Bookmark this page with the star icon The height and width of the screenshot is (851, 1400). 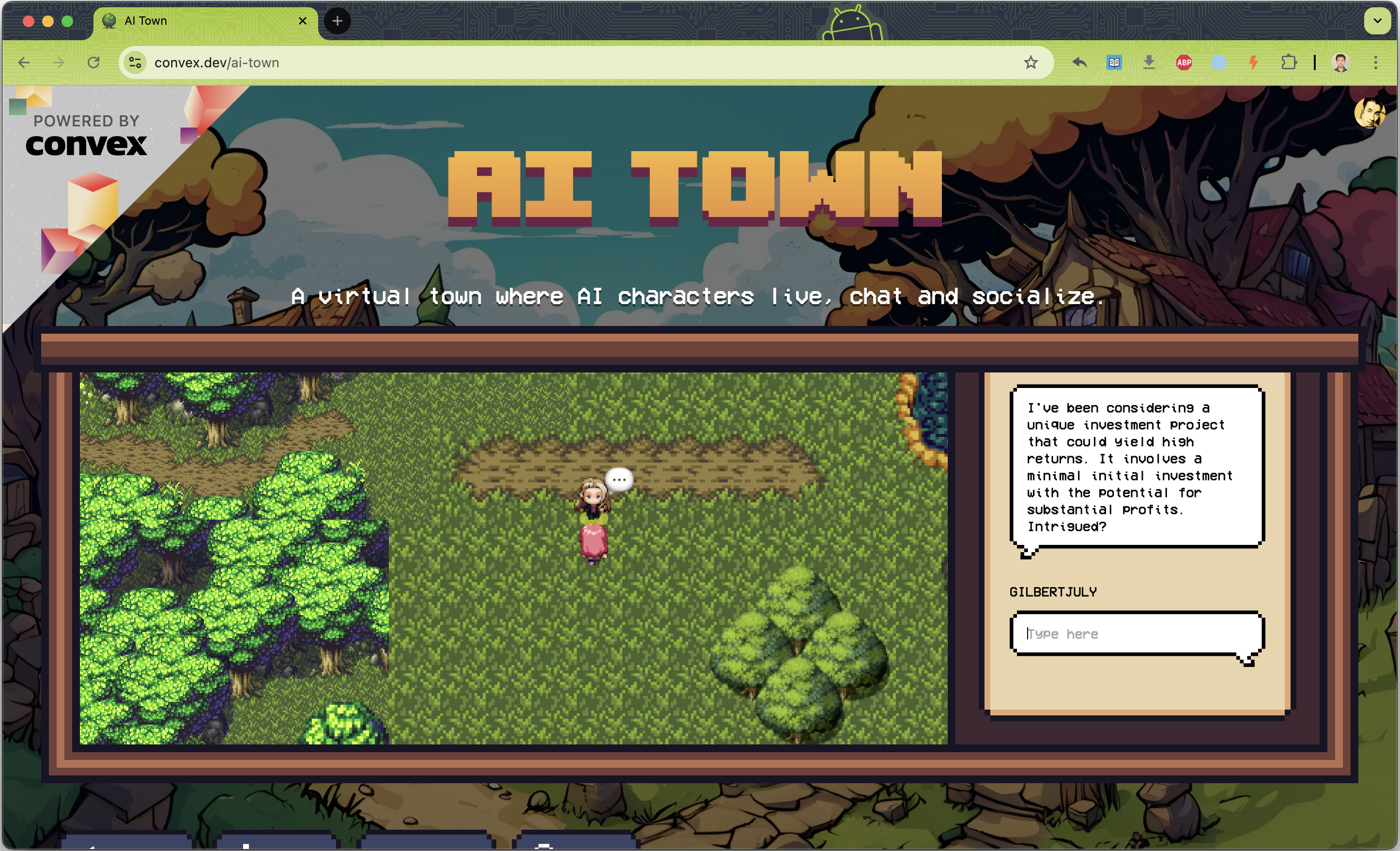(x=1030, y=62)
